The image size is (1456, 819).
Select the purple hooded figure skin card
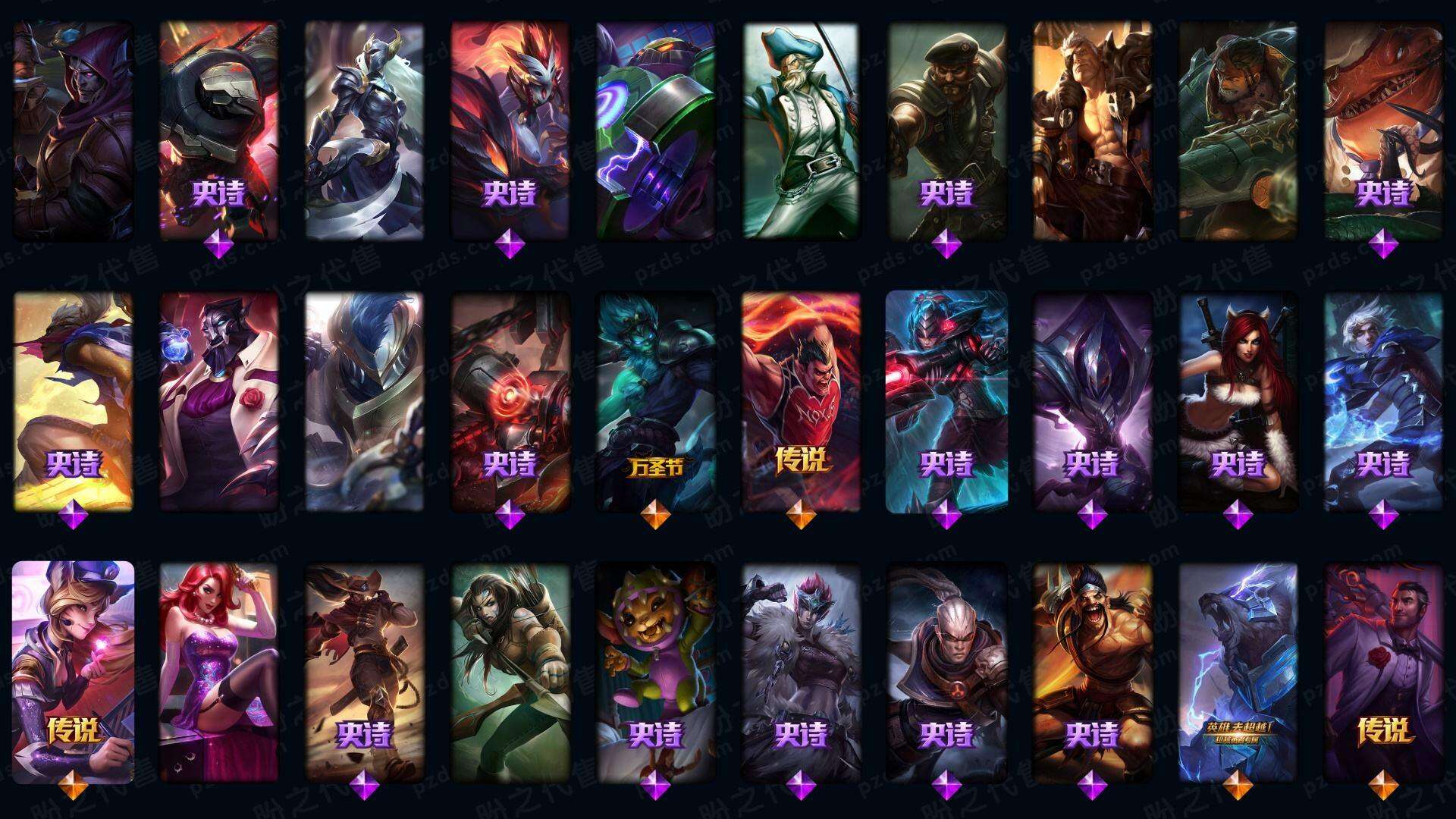coord(74,130)
